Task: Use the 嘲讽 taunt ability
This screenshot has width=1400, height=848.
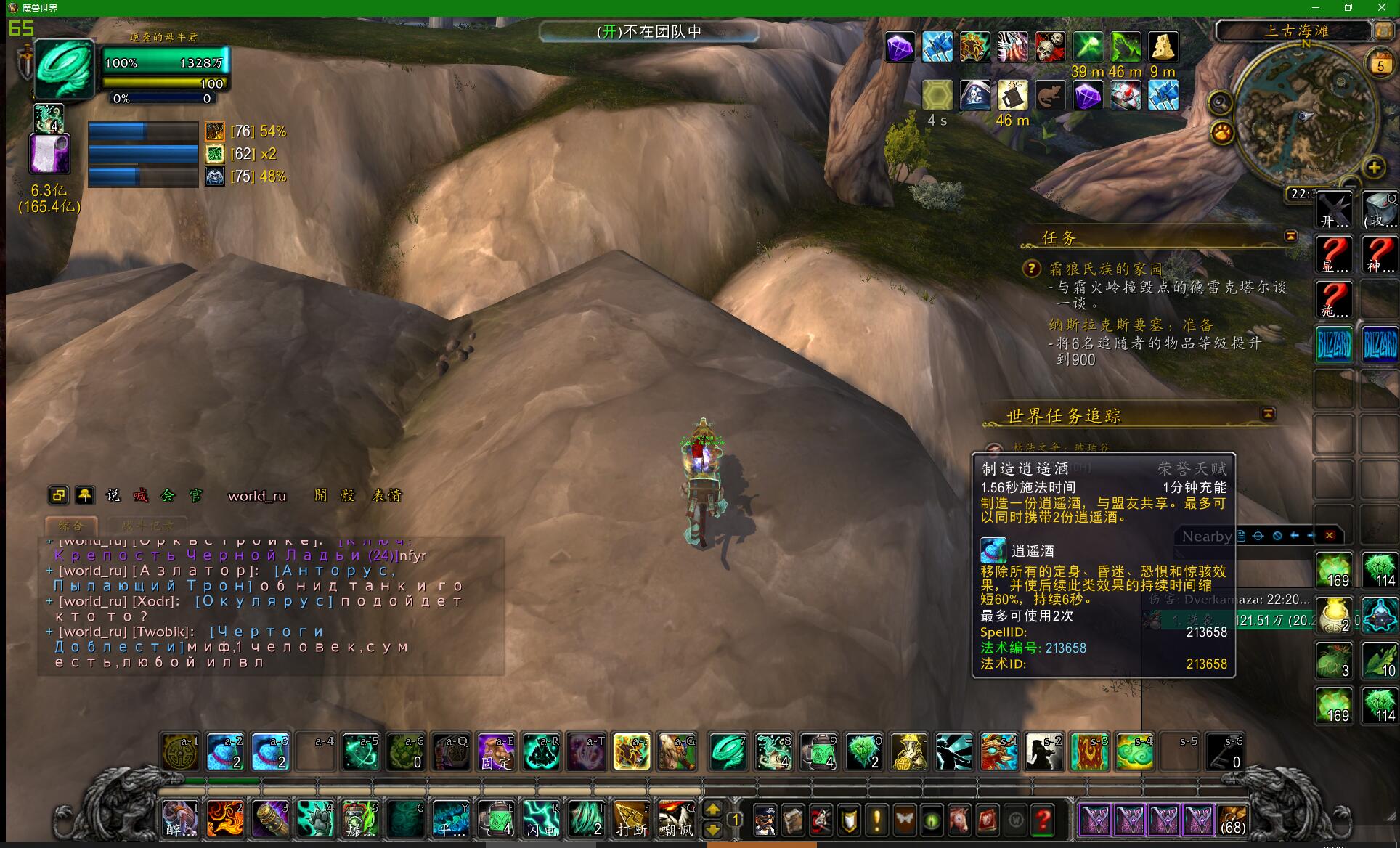Action: (676, 820)
